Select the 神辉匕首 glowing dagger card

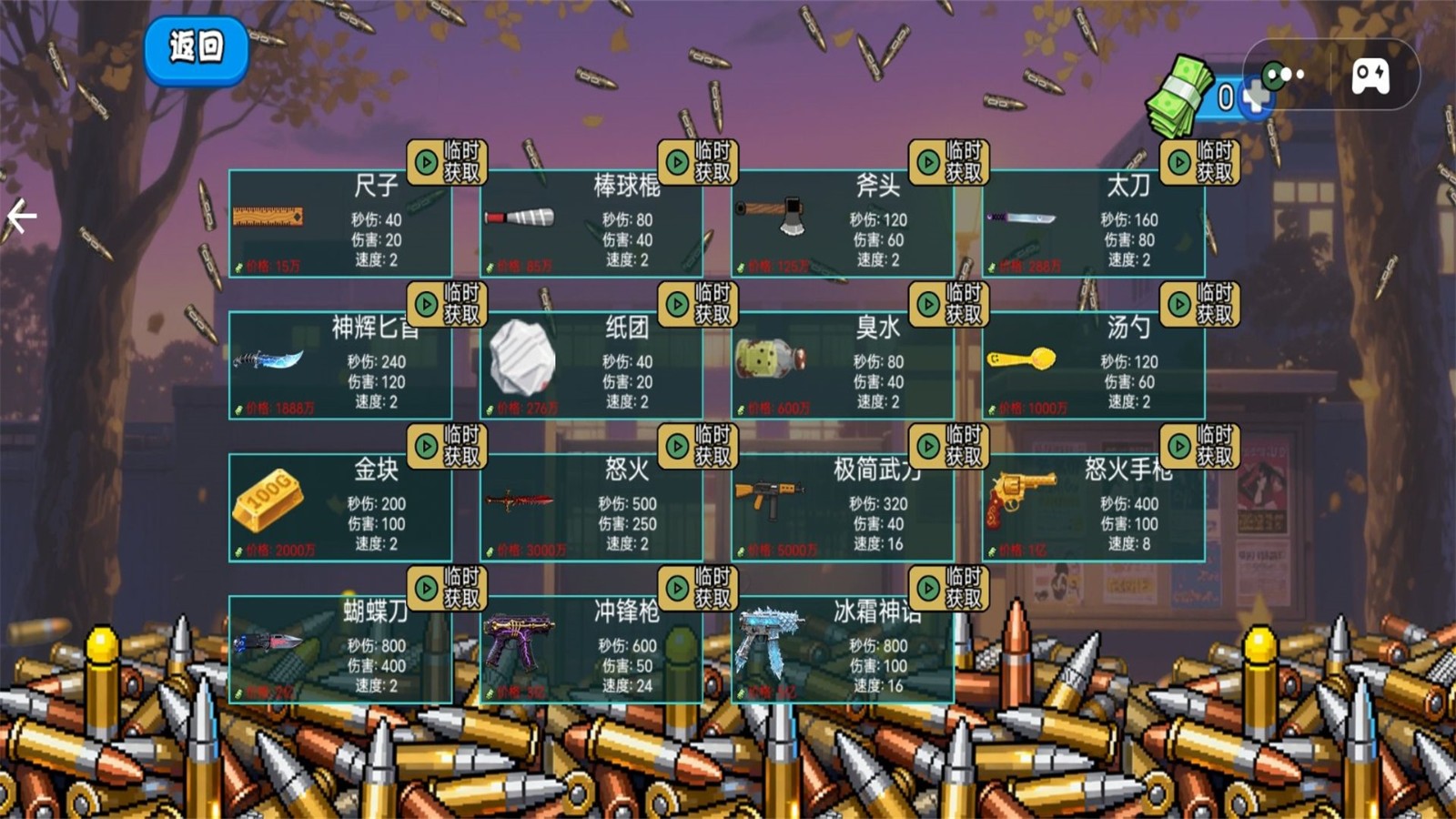pos(339,367)
